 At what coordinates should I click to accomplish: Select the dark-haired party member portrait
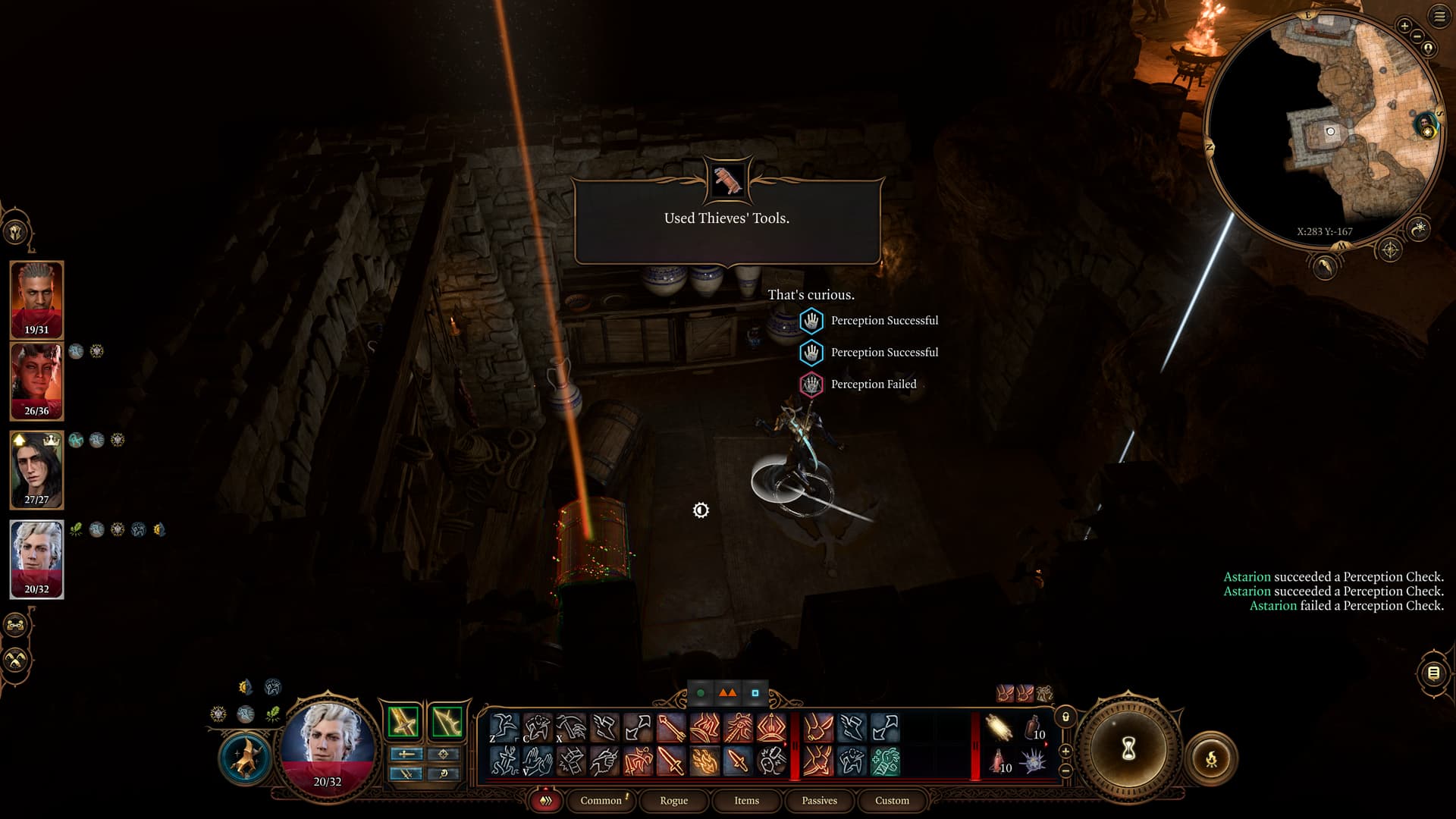pos(36,470)
